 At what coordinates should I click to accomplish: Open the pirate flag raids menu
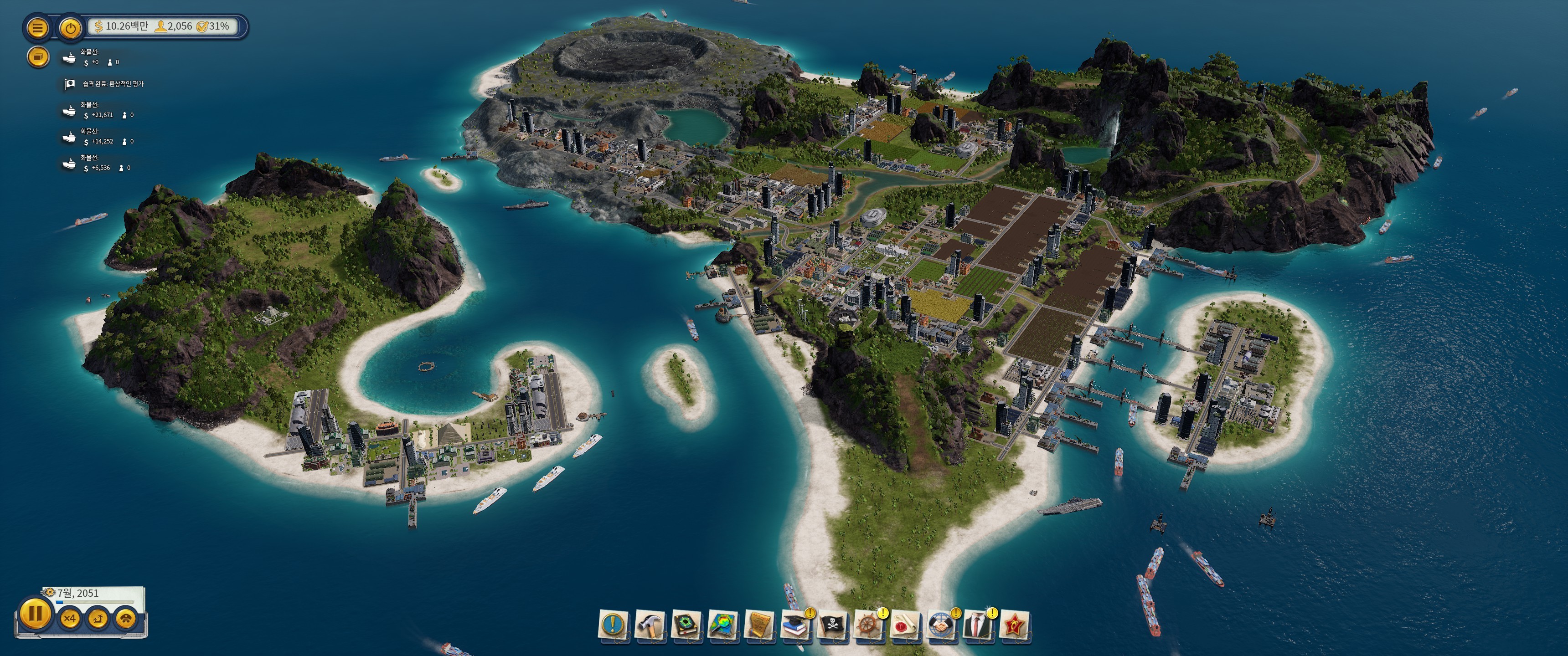point(833,625)
